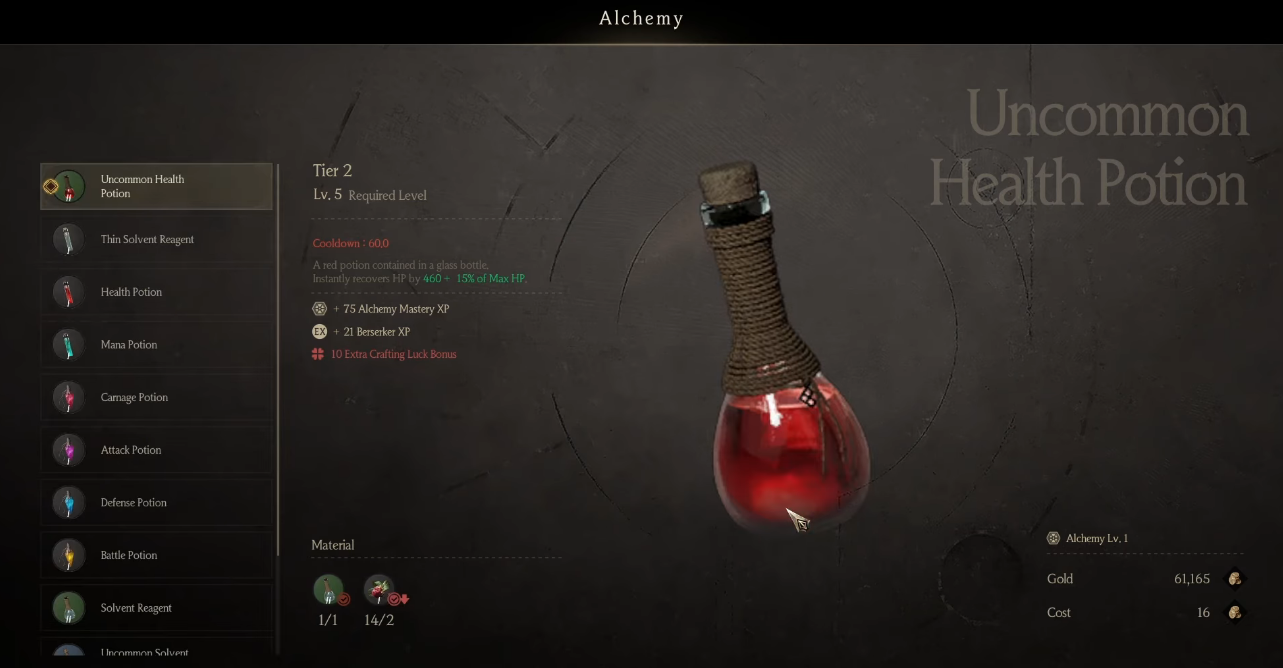
Task: Choose the Thin Solvent Reagent recipe
Action: tap(156, 240)
